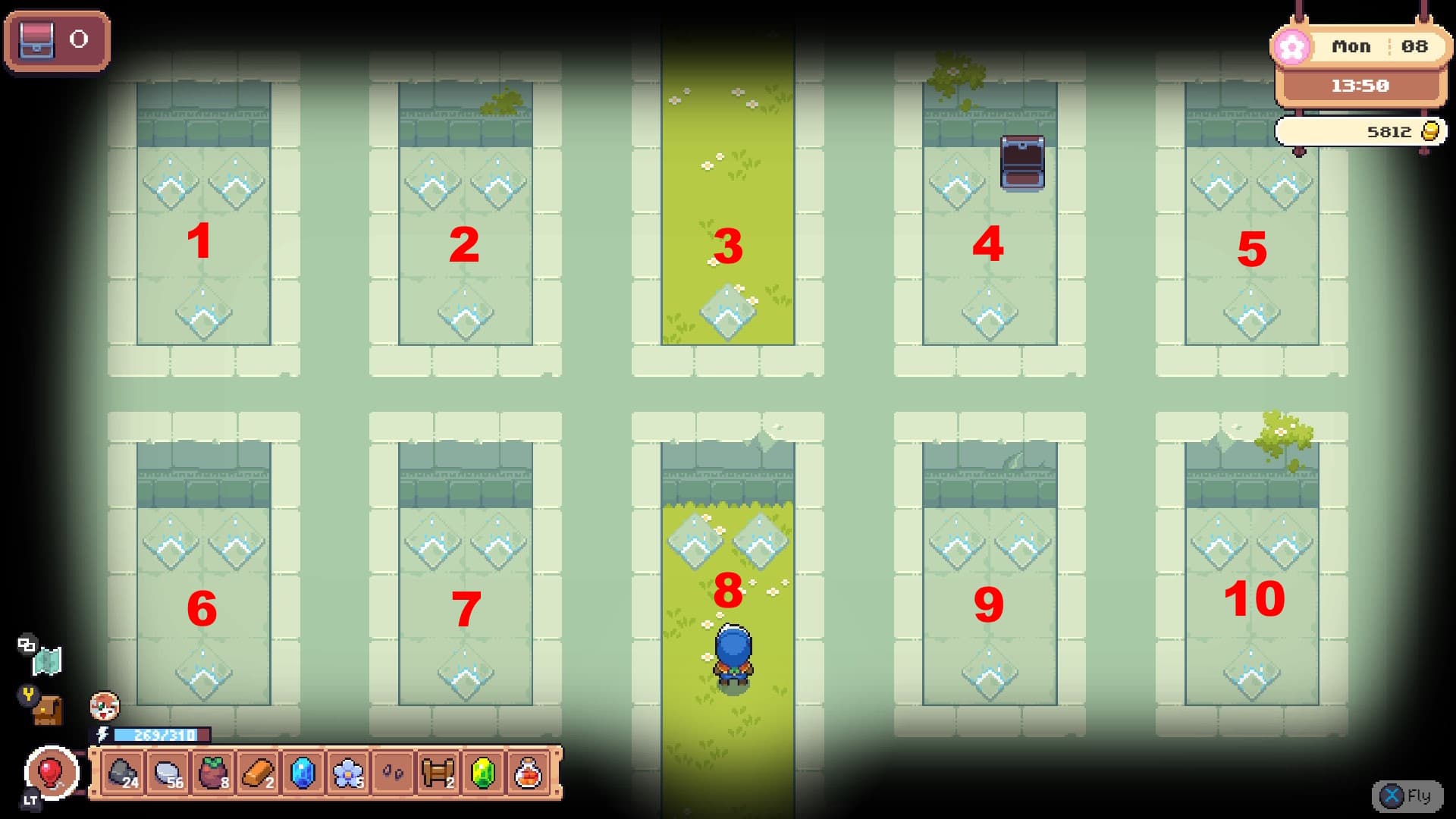Screen dimensions: 1456x819
Task: Click the energy bar showing 269/310
Action: click(x=162, y=734)
